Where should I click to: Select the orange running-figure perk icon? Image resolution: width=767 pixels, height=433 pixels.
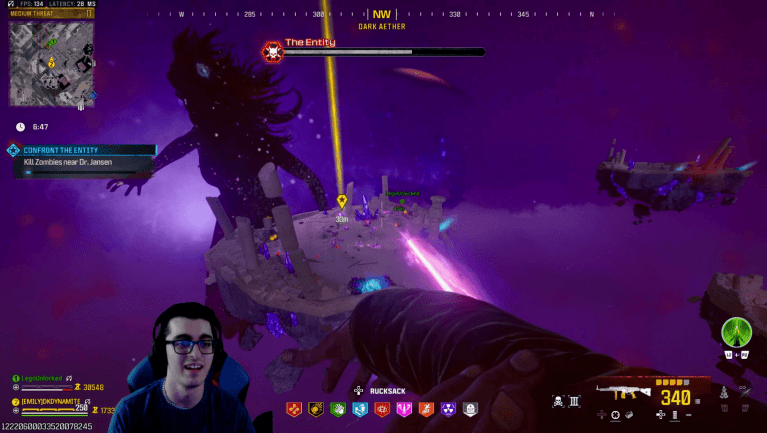coord(426,409)
